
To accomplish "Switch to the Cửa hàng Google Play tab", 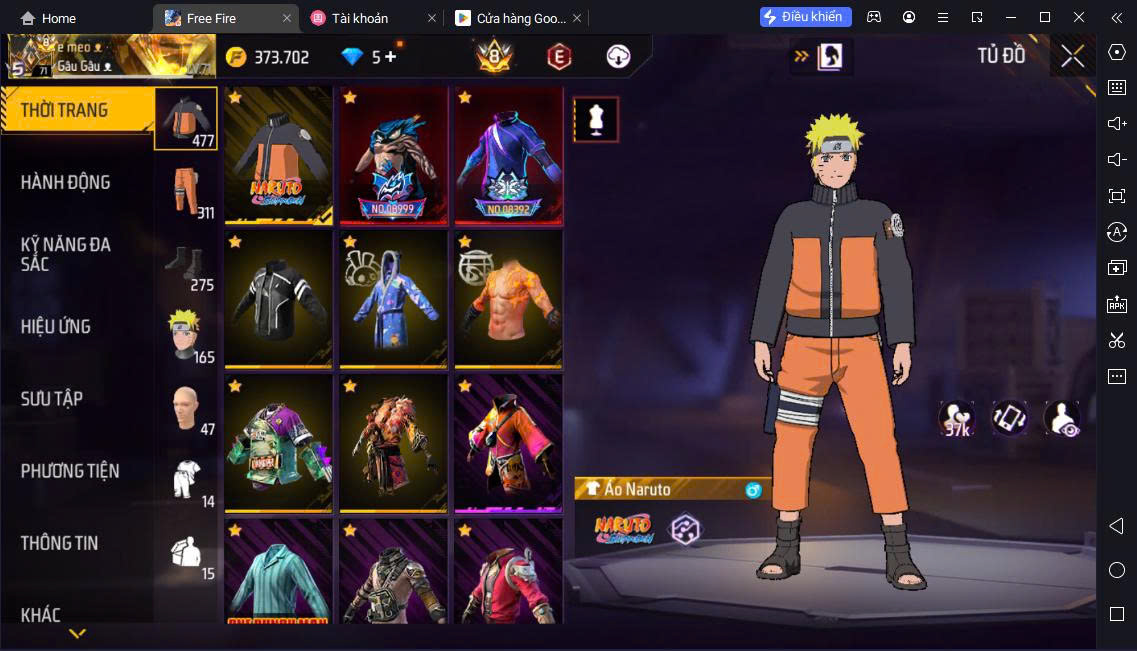I will (511, 18).
